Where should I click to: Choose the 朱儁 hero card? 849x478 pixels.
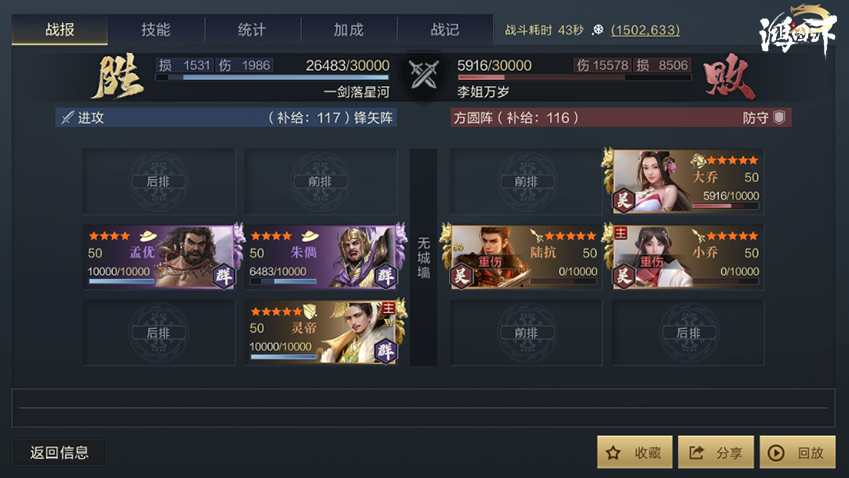[x=322, y=257]
